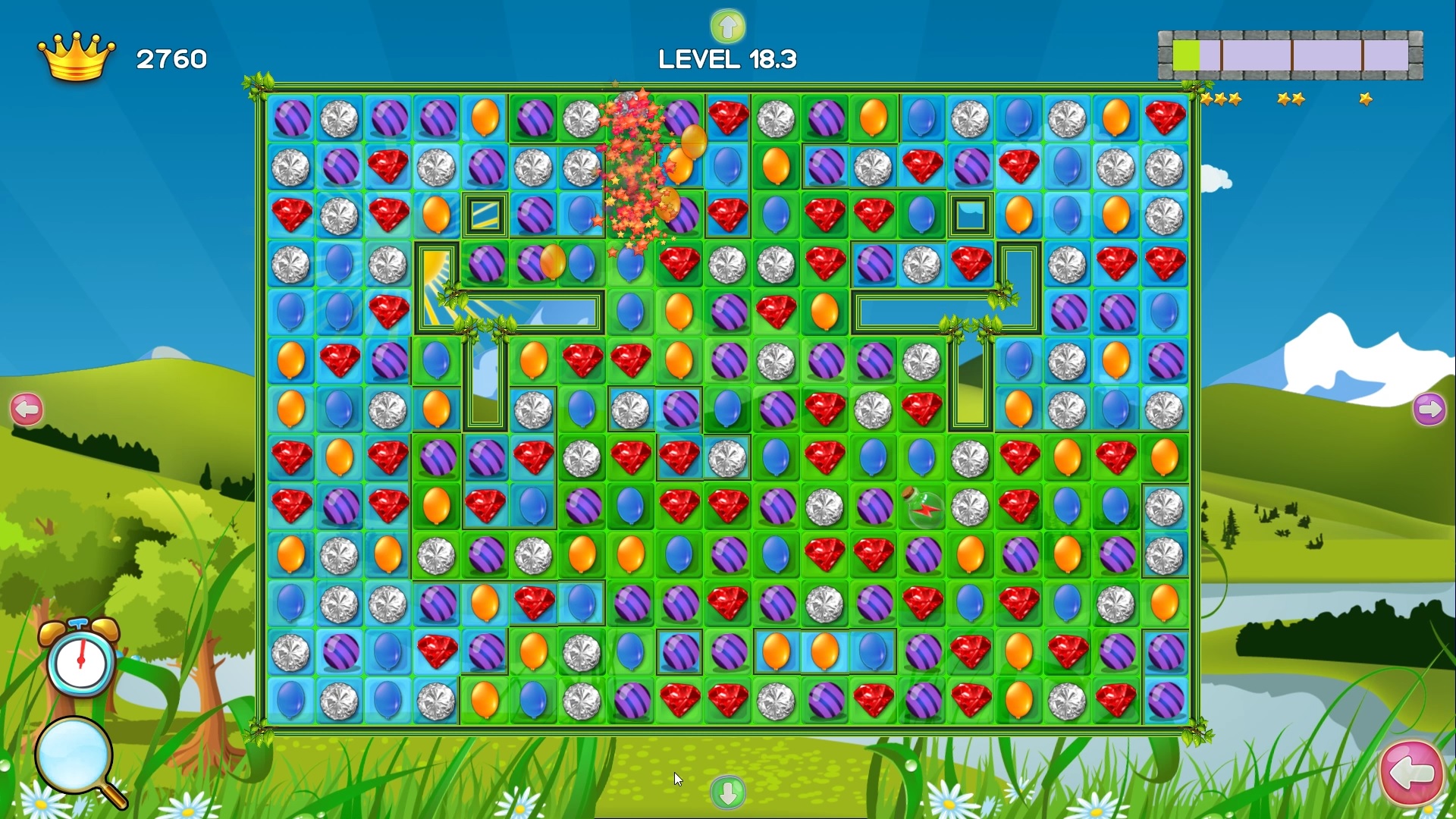
Task: Select the three-star rating marker
Action: 1221,99
